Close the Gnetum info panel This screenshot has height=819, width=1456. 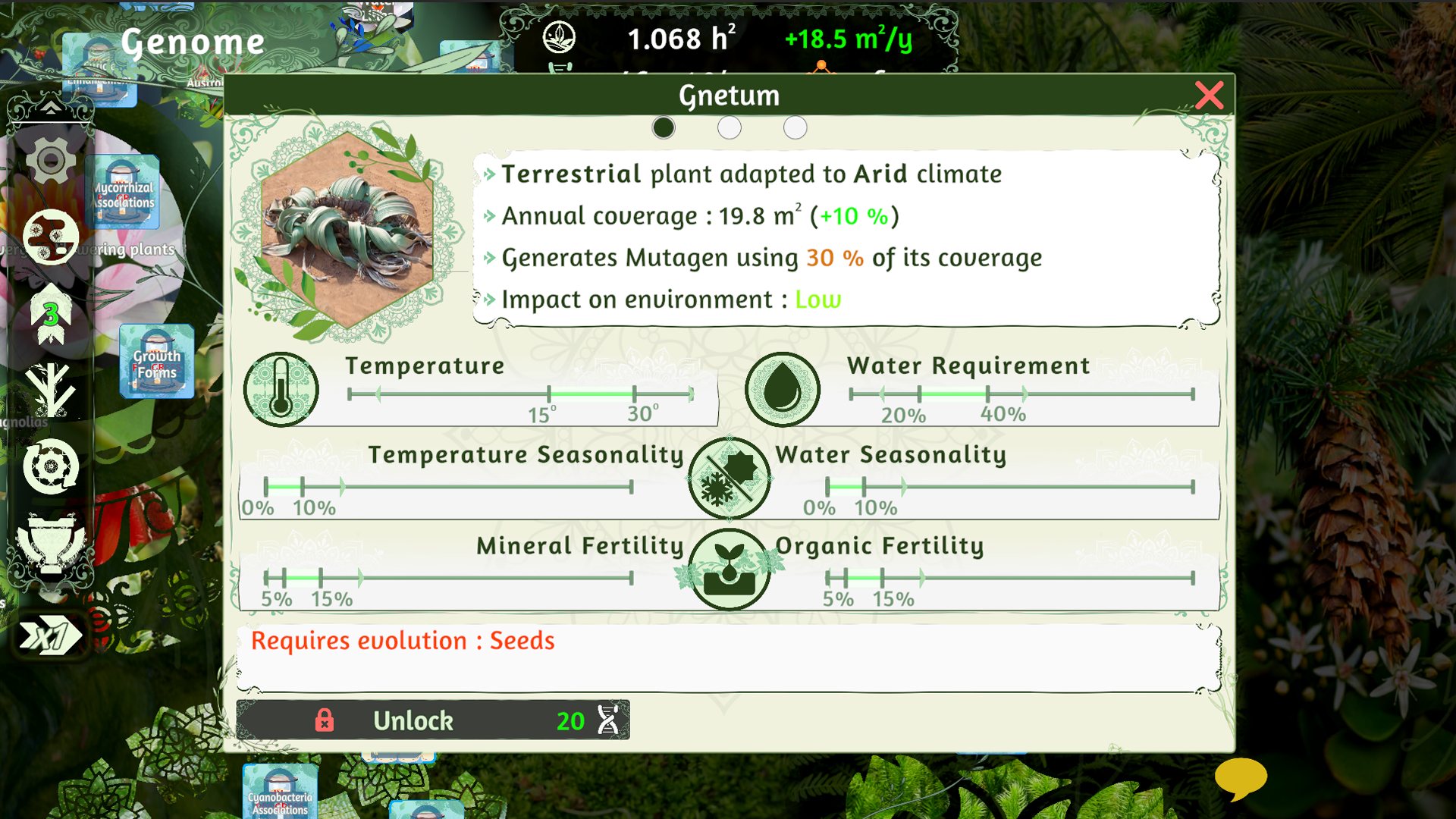point(1209,96)
